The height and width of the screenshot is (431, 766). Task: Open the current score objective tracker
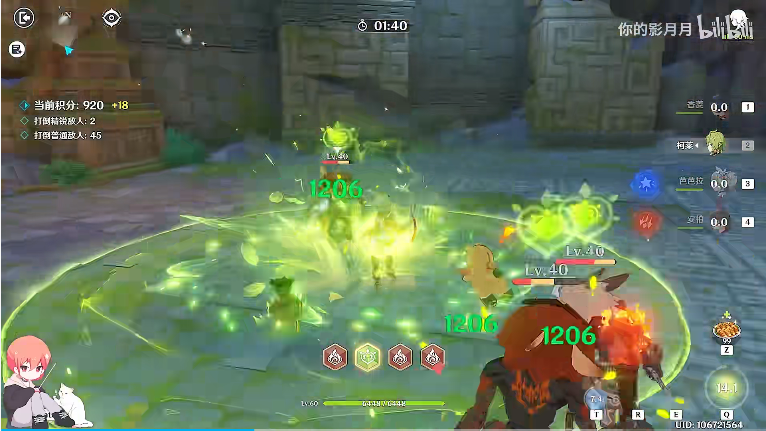pyautogui.click(x=68, y=105)
